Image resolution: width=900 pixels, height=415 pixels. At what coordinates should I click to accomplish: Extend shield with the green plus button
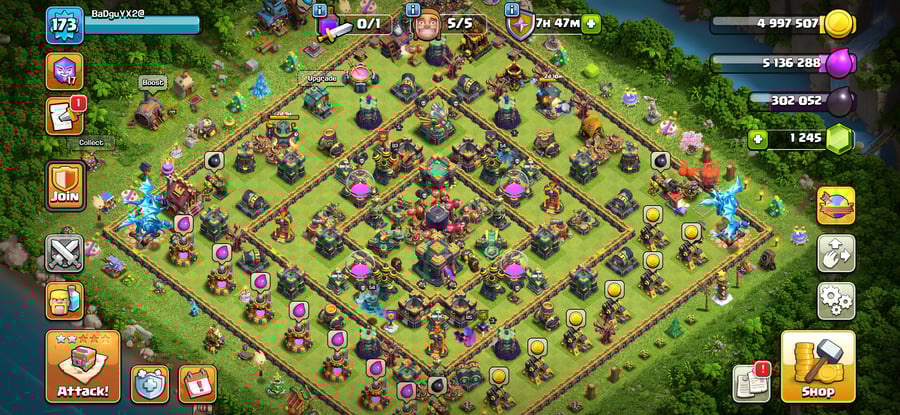pyautogui.click(x=592, y=23)
